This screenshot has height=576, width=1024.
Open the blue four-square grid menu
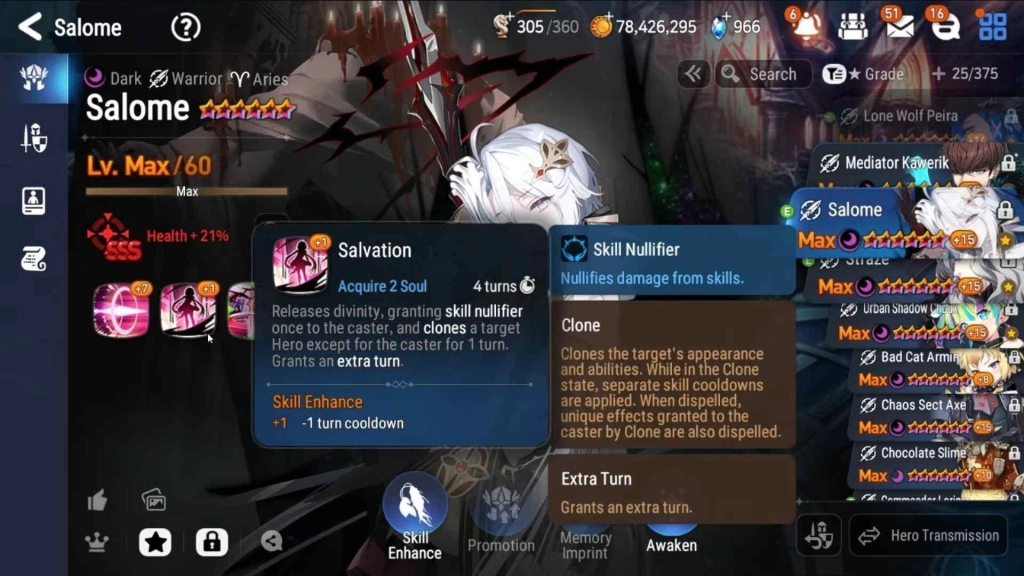click(993, 27)
